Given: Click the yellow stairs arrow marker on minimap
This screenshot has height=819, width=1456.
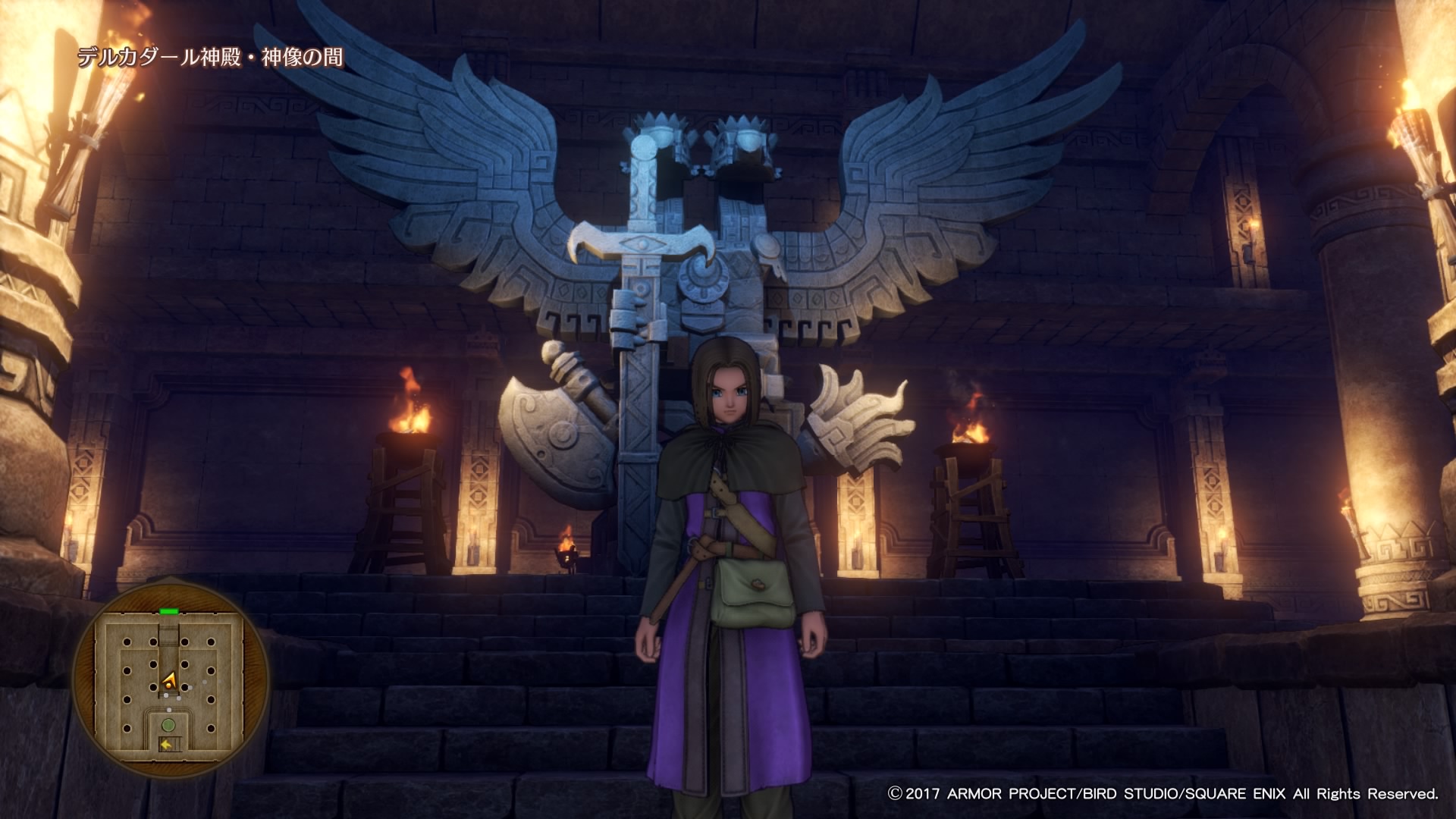Looking at the screenshot, I should point(165,745).
